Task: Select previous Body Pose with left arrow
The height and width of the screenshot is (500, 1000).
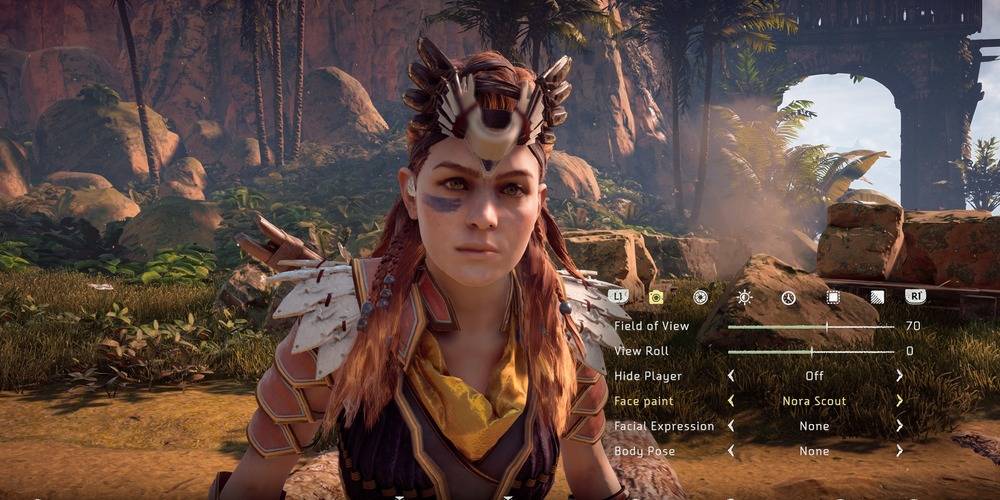Action: [730, 451]
